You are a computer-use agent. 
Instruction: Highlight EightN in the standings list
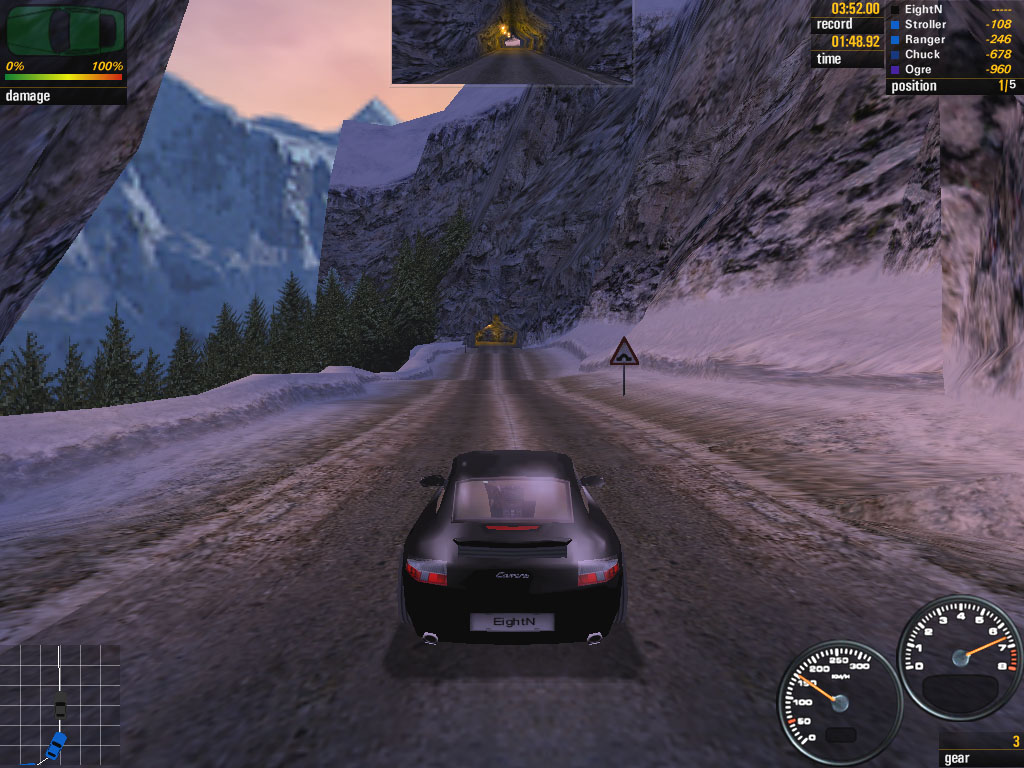point(922,9)
